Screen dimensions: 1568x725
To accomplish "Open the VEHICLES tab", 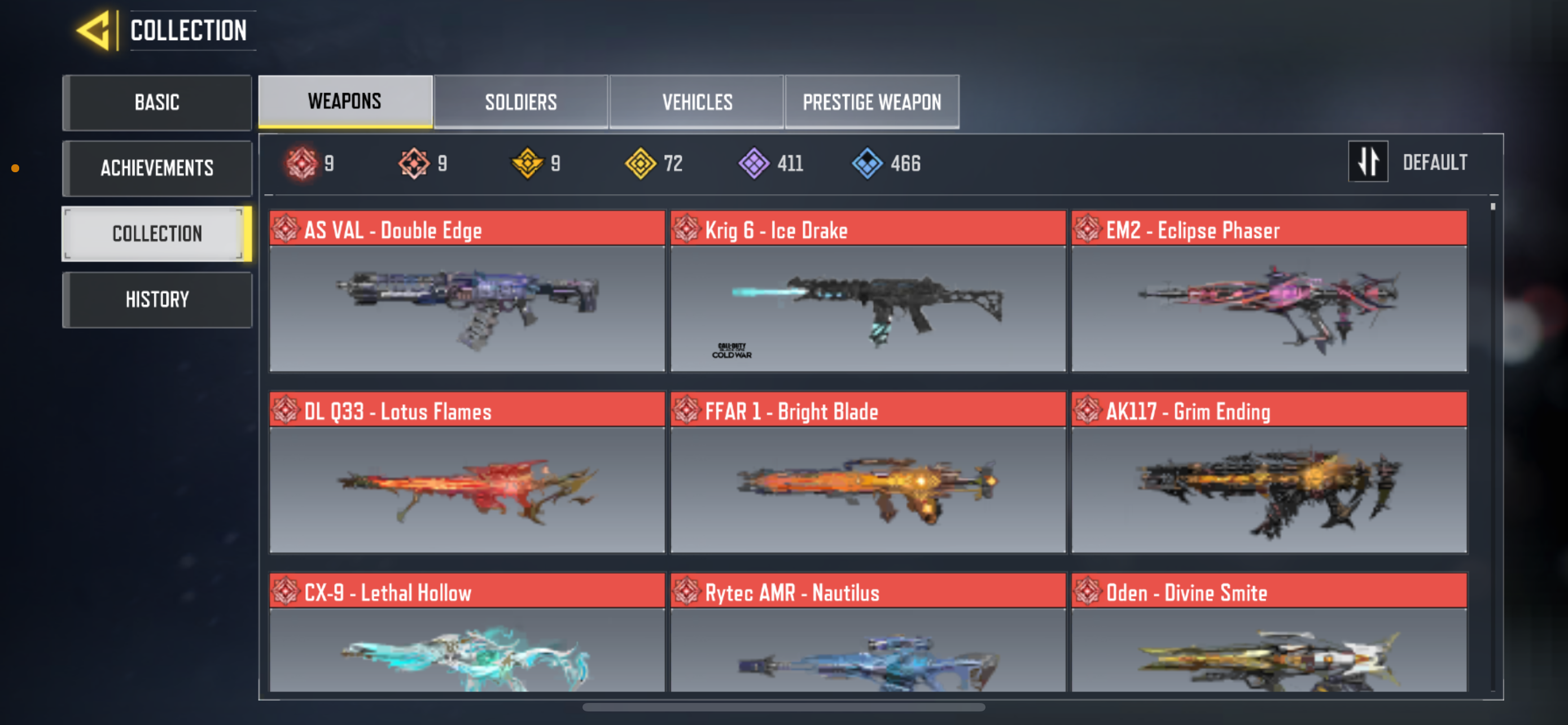I will [697, 102].
